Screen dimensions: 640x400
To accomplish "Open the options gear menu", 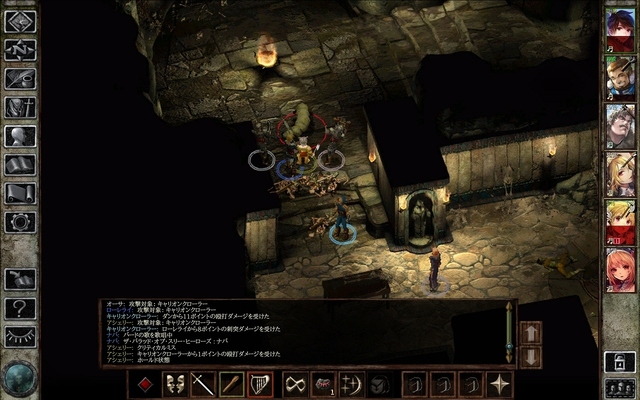I will click(20, 222).
